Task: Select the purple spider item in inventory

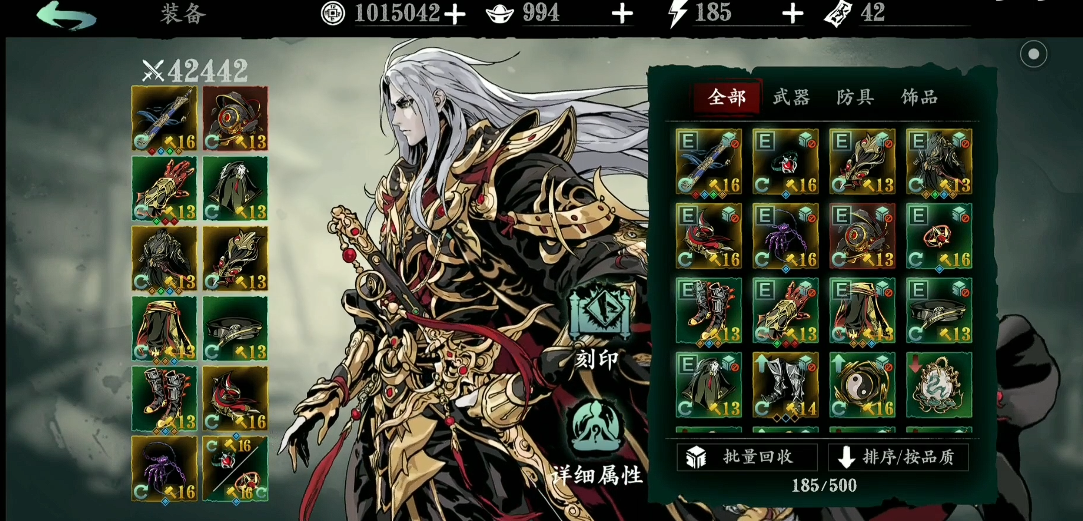Action: 785,236
